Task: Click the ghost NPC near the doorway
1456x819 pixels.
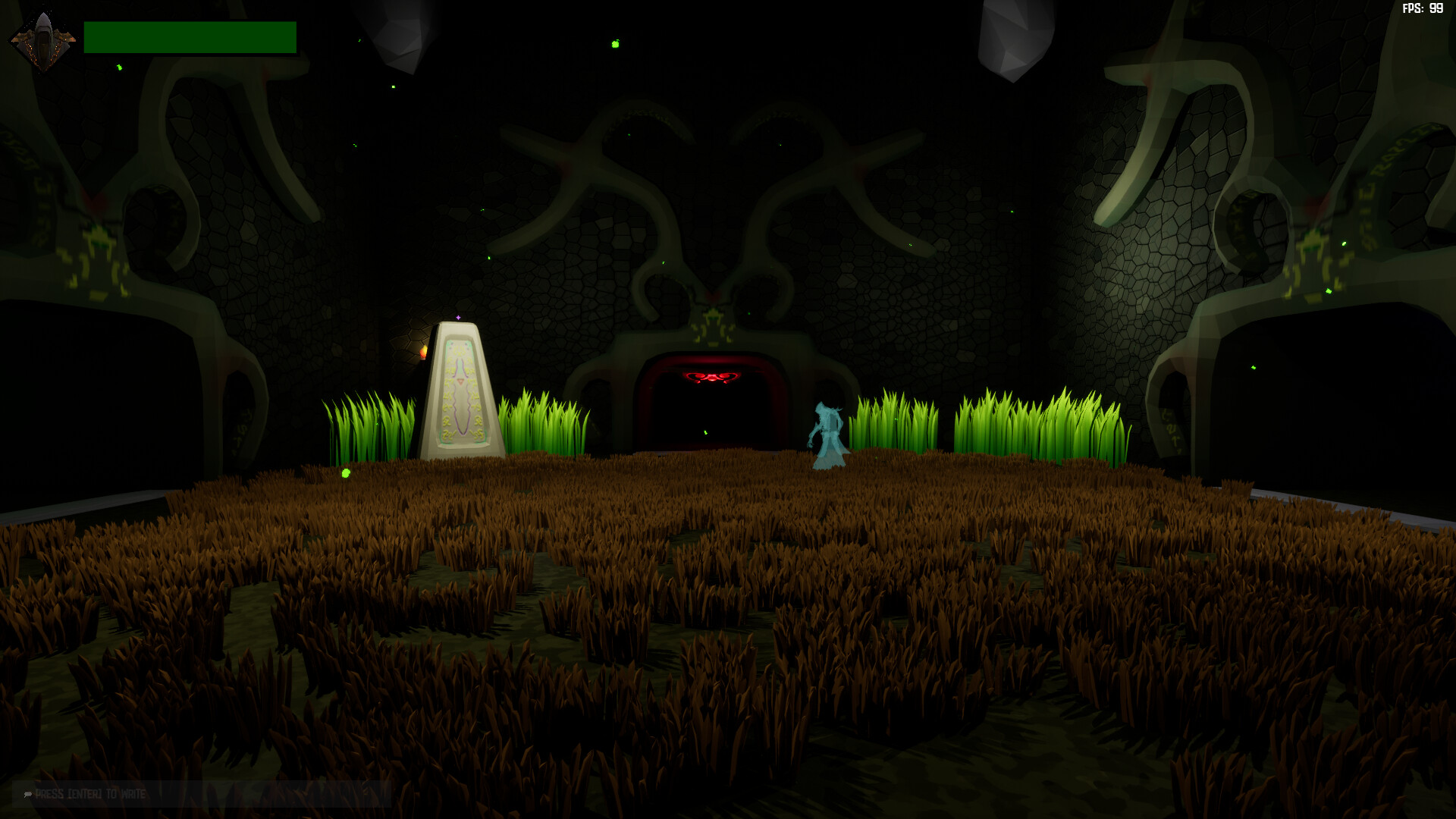Action: [x=830, y=428]
